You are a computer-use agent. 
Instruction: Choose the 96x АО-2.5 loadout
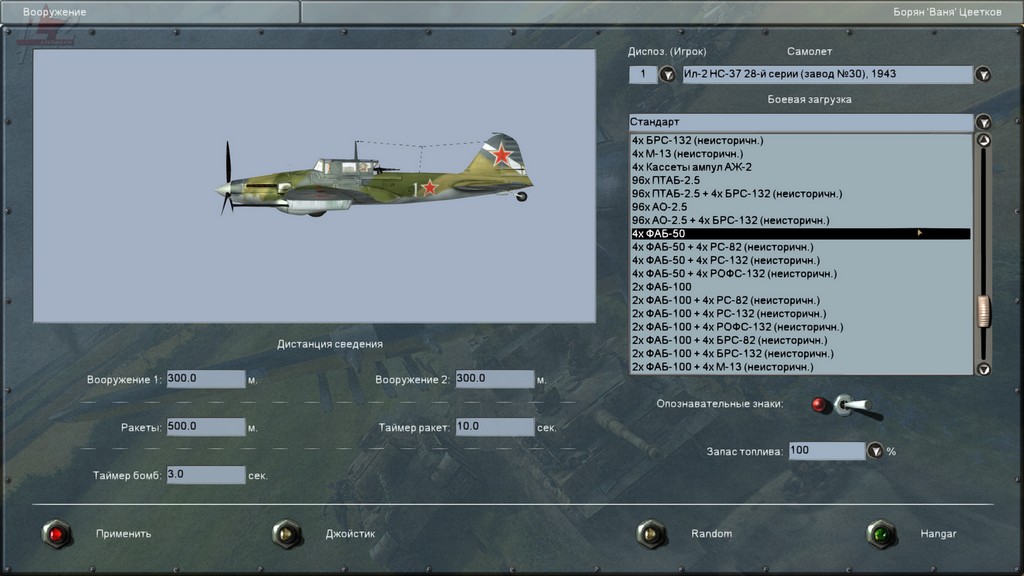[659, 207]
